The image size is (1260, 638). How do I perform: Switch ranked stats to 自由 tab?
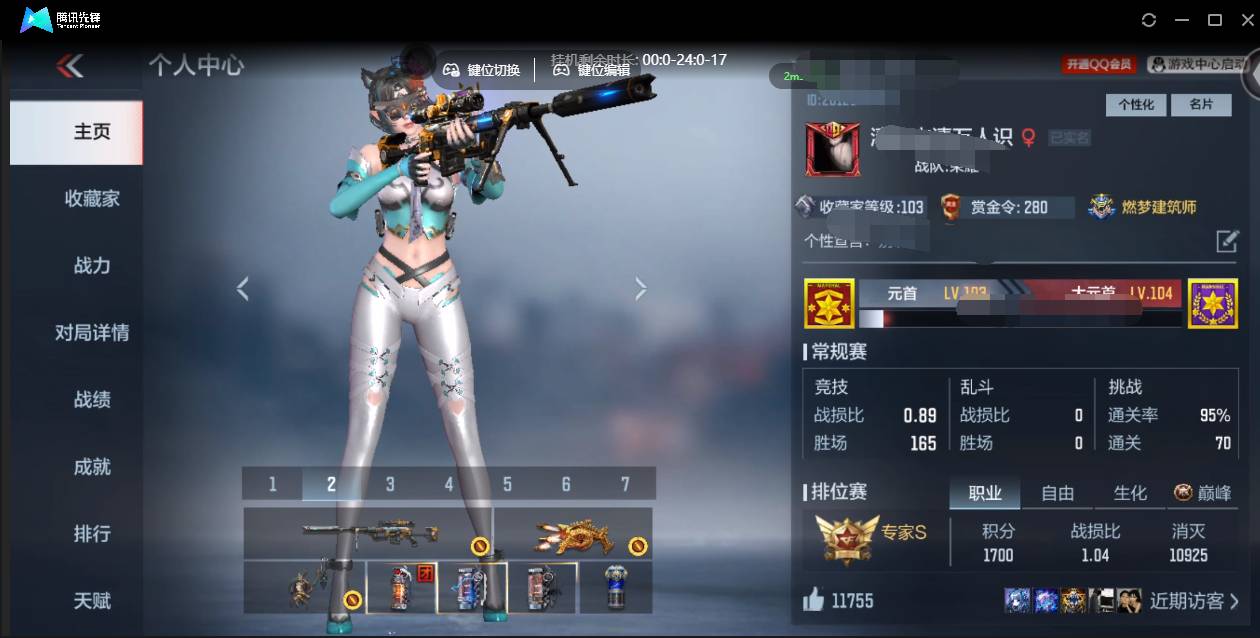point(1057,493)
